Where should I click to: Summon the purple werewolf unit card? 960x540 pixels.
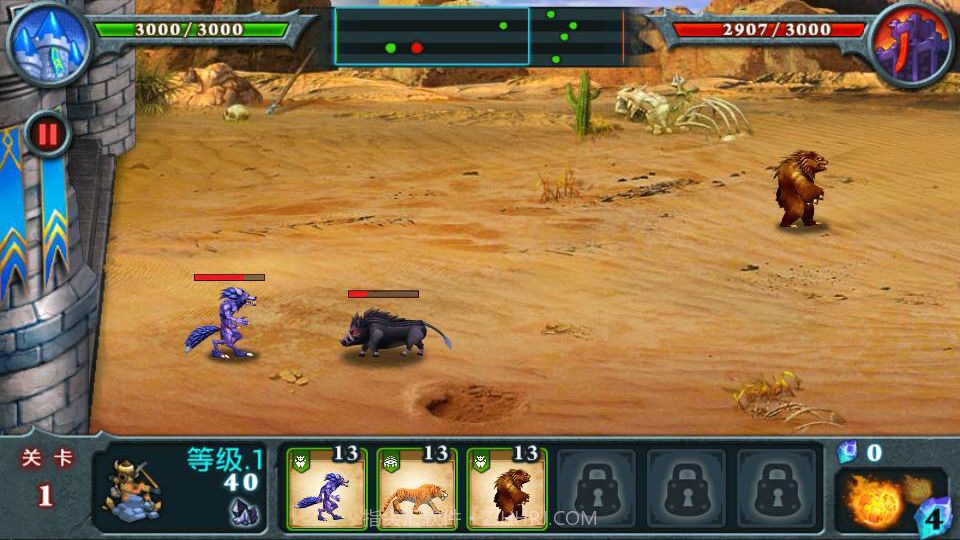[x=327, y=488]
